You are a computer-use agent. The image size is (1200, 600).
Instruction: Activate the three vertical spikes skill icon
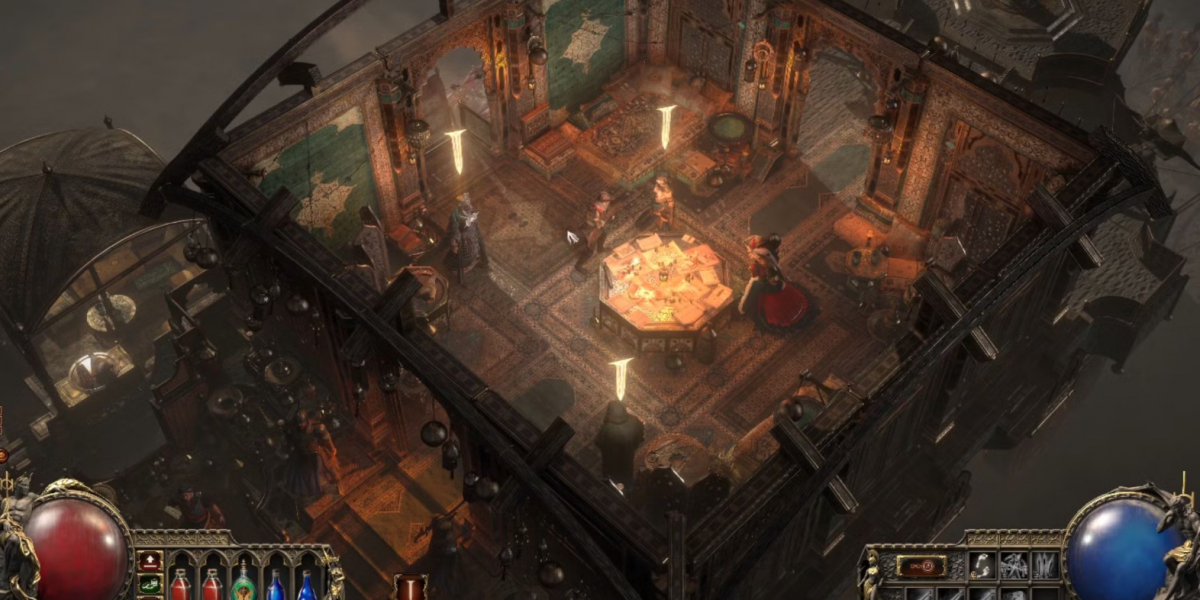pos(1043,566)
